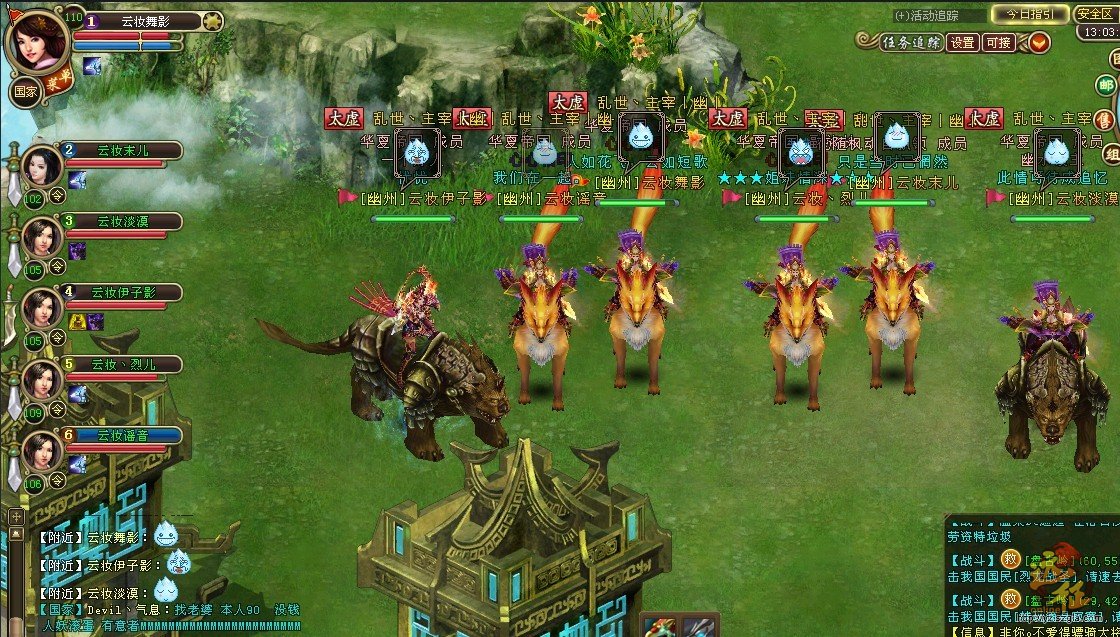This screenshot has height=637, width=1120.
Task: Select party member 云妆伊子影
Action: [x=122, y=292]
